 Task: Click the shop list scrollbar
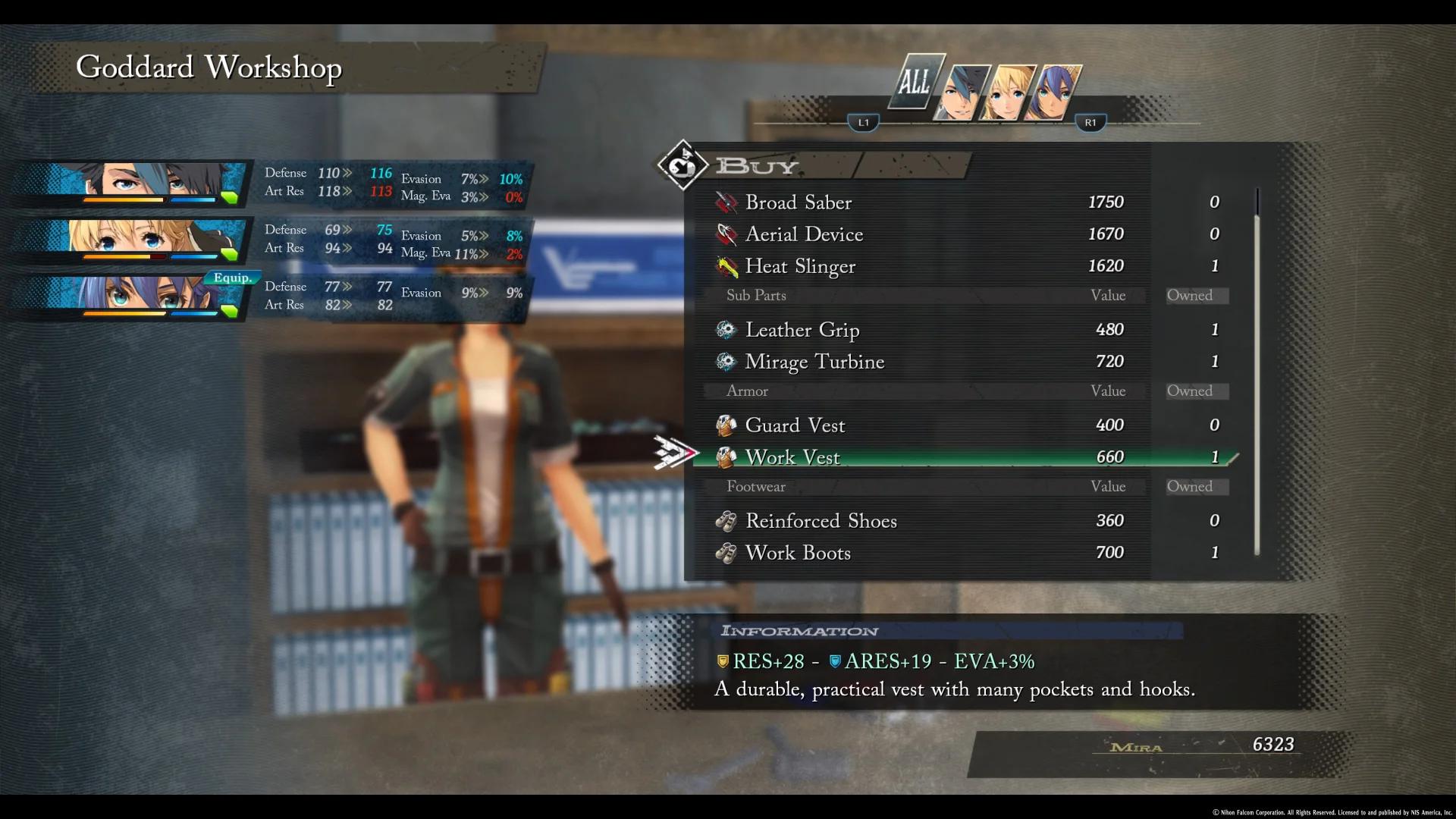[x=1257, y=372]
